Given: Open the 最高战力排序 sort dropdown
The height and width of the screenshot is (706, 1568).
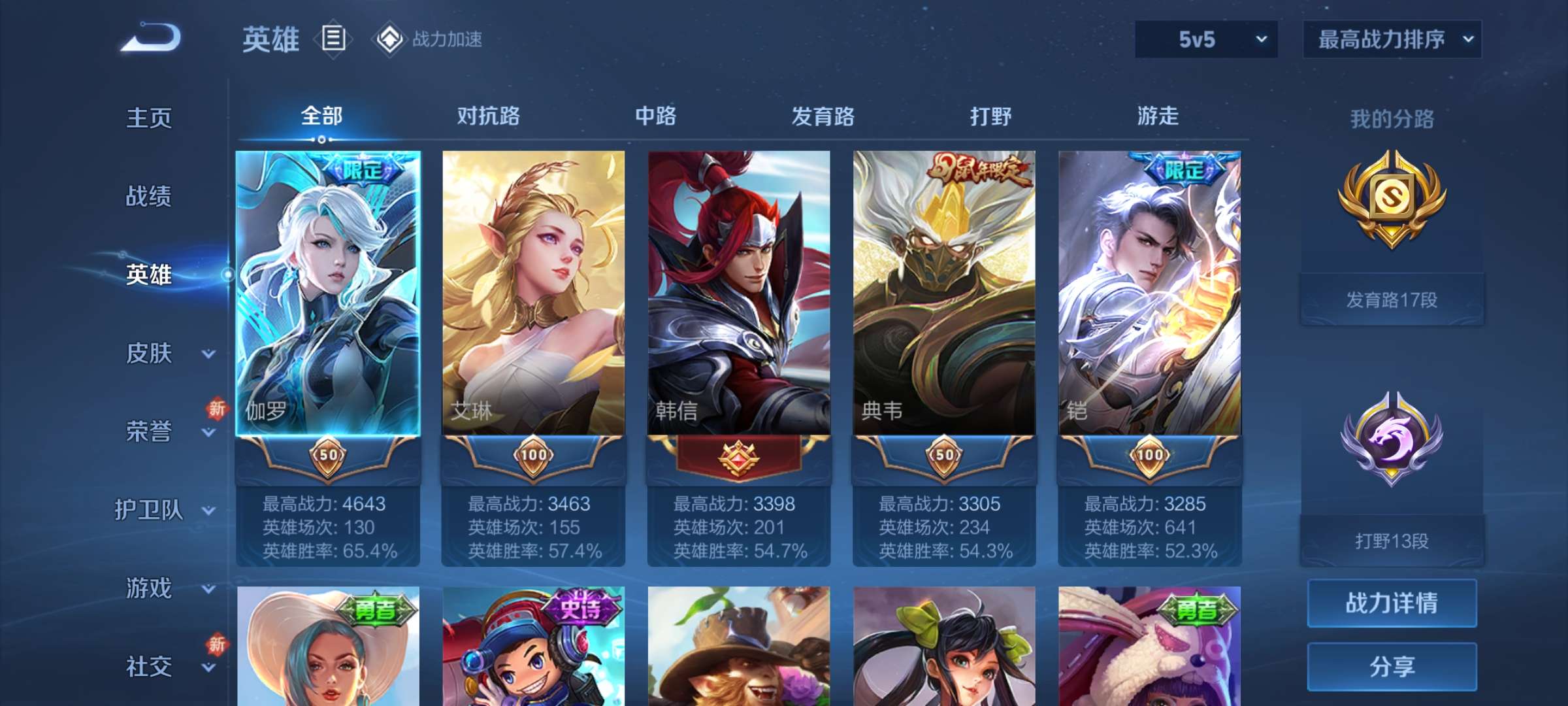Looking at the screenshot, I should 1392,39.
